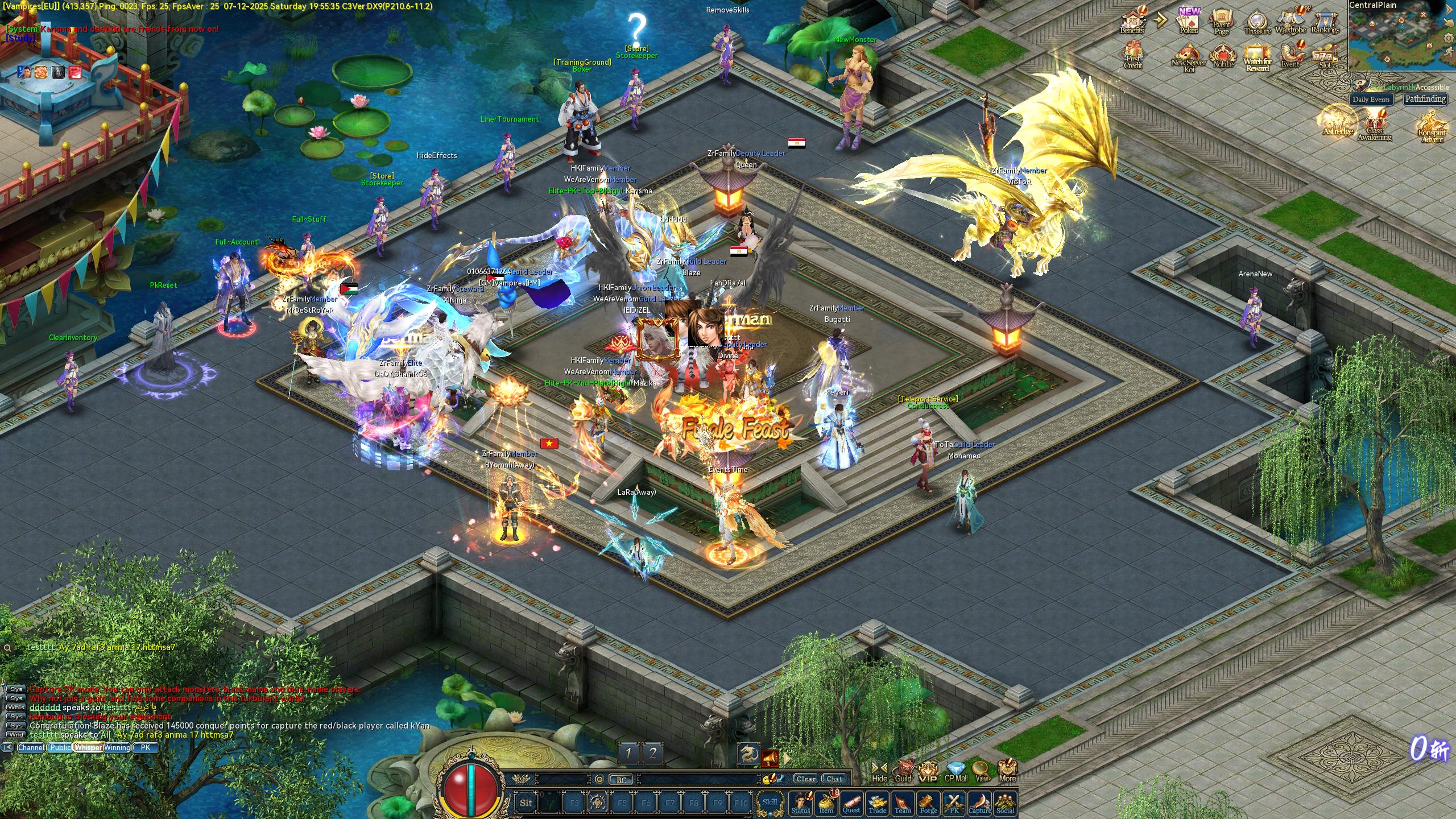Click the Sit button
This screenshot has width=1456, height=819.
[526, 803]
